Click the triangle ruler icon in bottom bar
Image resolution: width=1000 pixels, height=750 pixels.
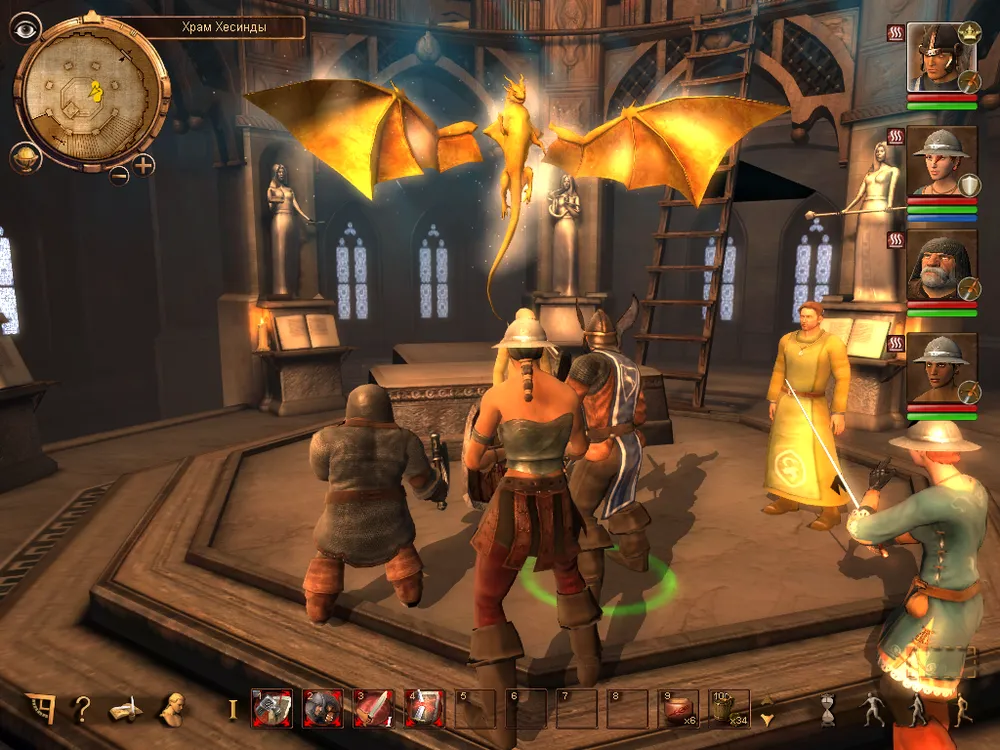[40, 708]
